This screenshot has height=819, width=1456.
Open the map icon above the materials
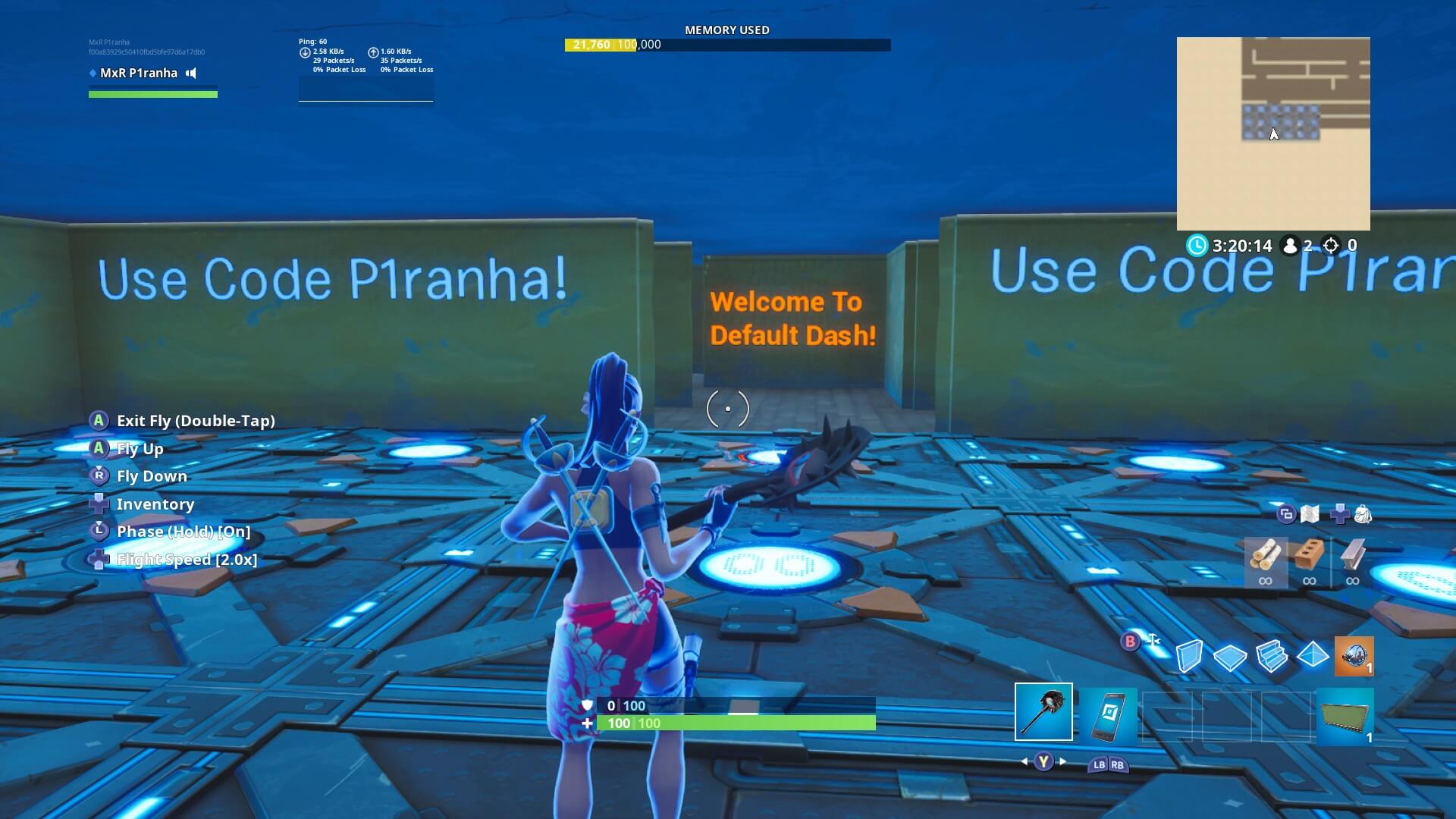pos(1310,514)
